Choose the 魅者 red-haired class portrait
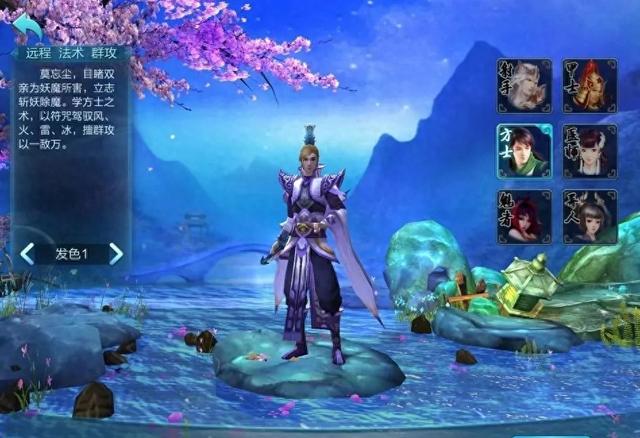Screen dimensions: 640x438 (x=524, y=216)
